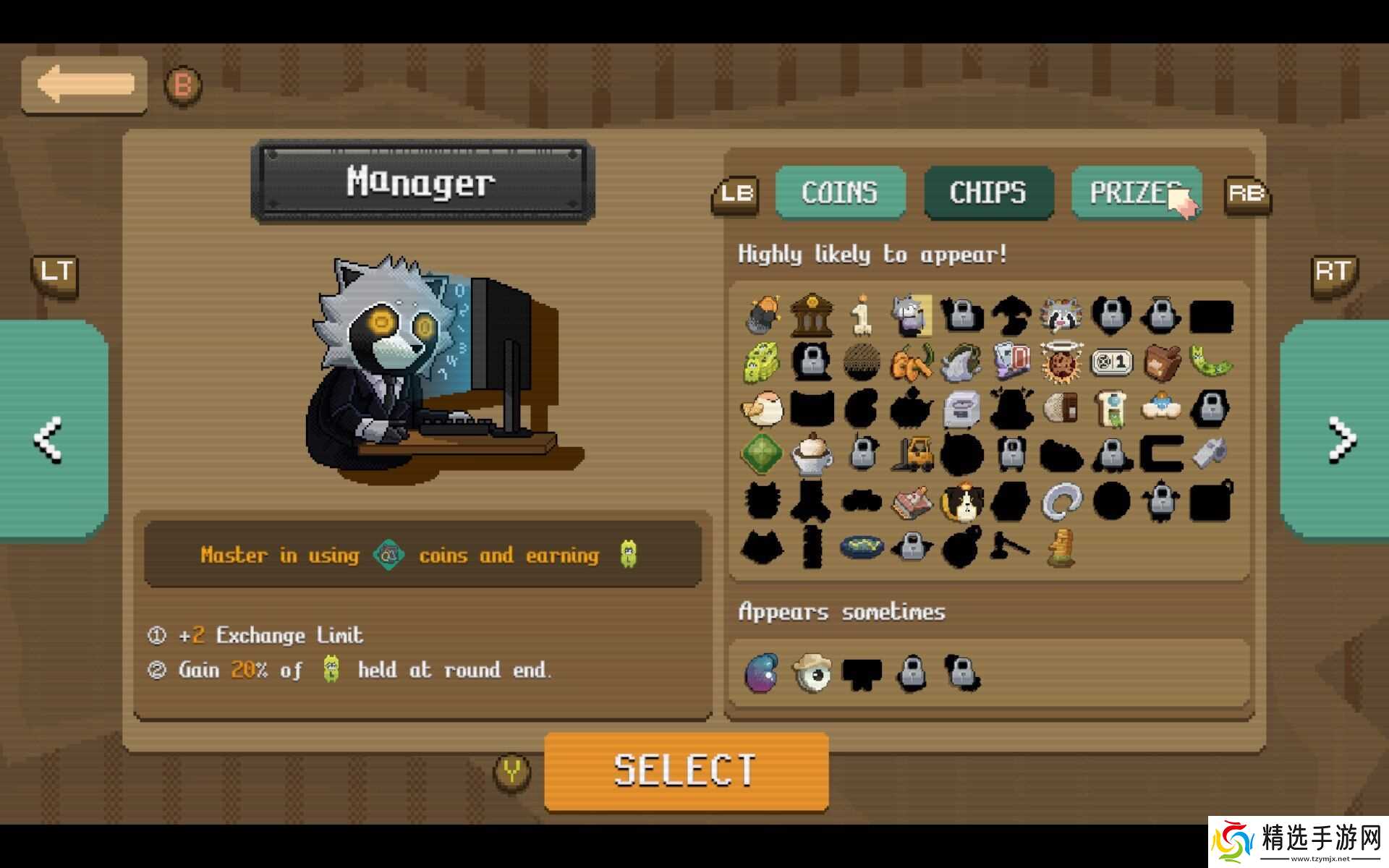1389x868 pixels.
Task: Inspect the silver whistle chip
Action: coord(1210,454)
